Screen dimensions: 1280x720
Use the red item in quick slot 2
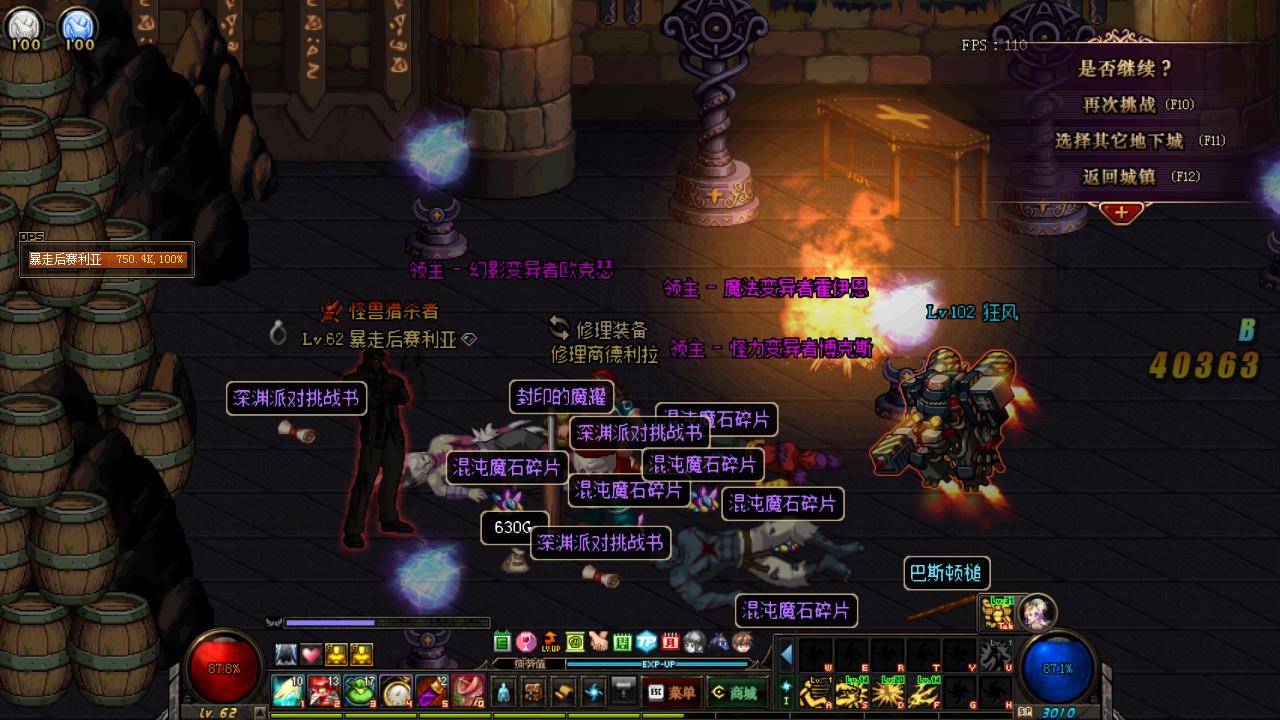point(324,691)
